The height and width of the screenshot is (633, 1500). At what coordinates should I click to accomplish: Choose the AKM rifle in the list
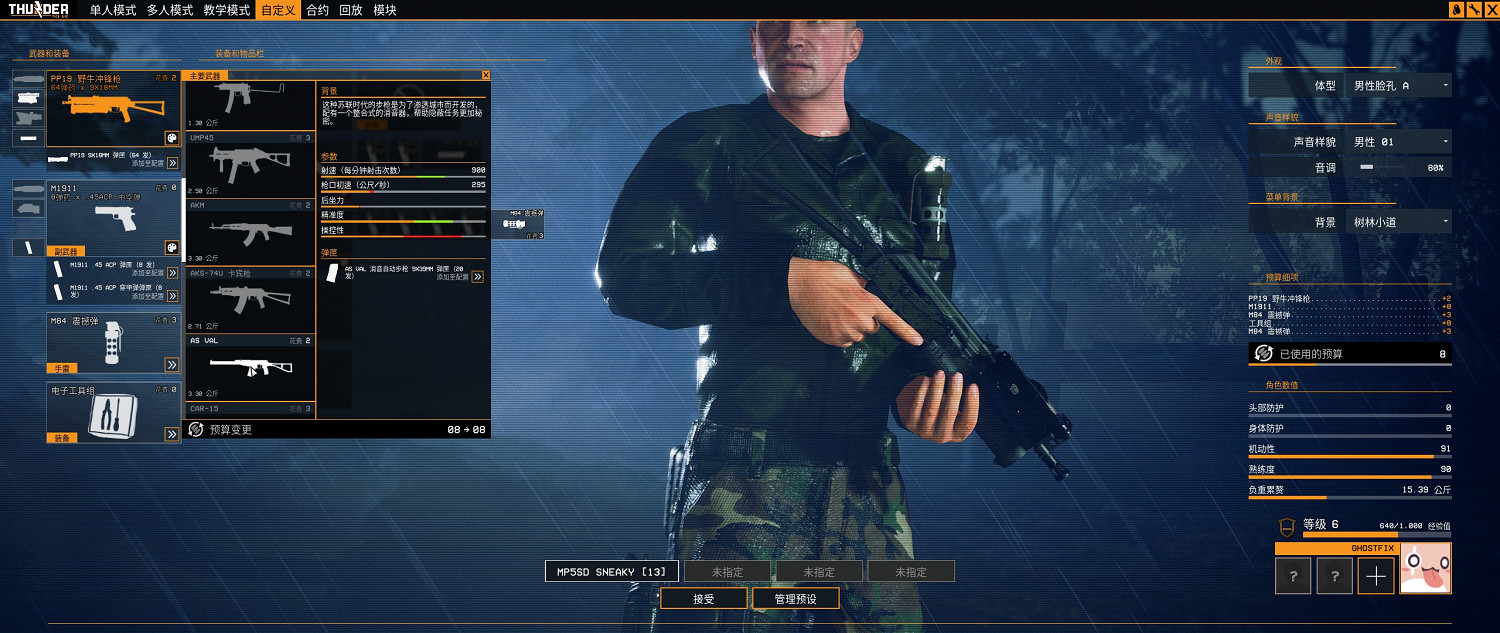click(250, 231)
